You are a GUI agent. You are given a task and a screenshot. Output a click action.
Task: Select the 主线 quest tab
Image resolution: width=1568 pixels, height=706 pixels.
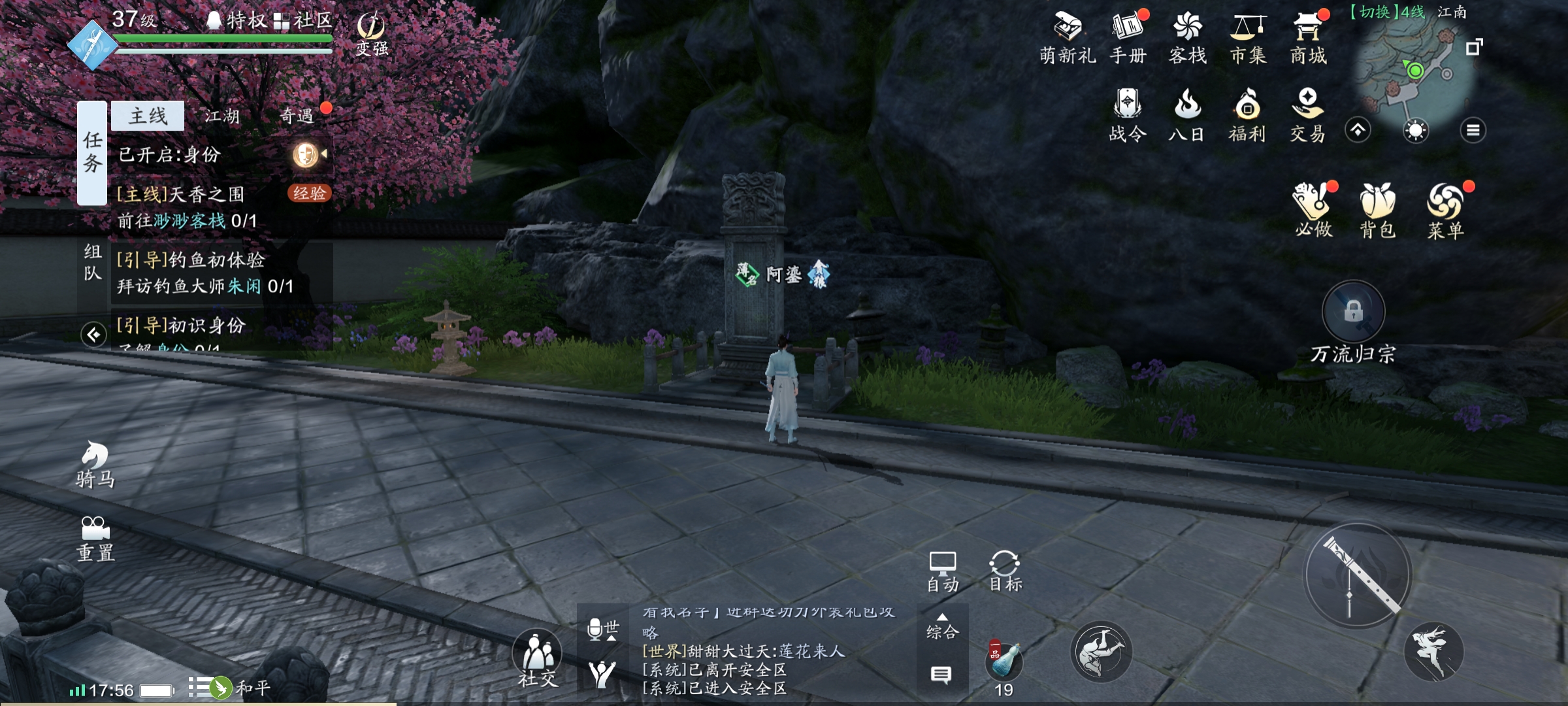click(148, 116)
